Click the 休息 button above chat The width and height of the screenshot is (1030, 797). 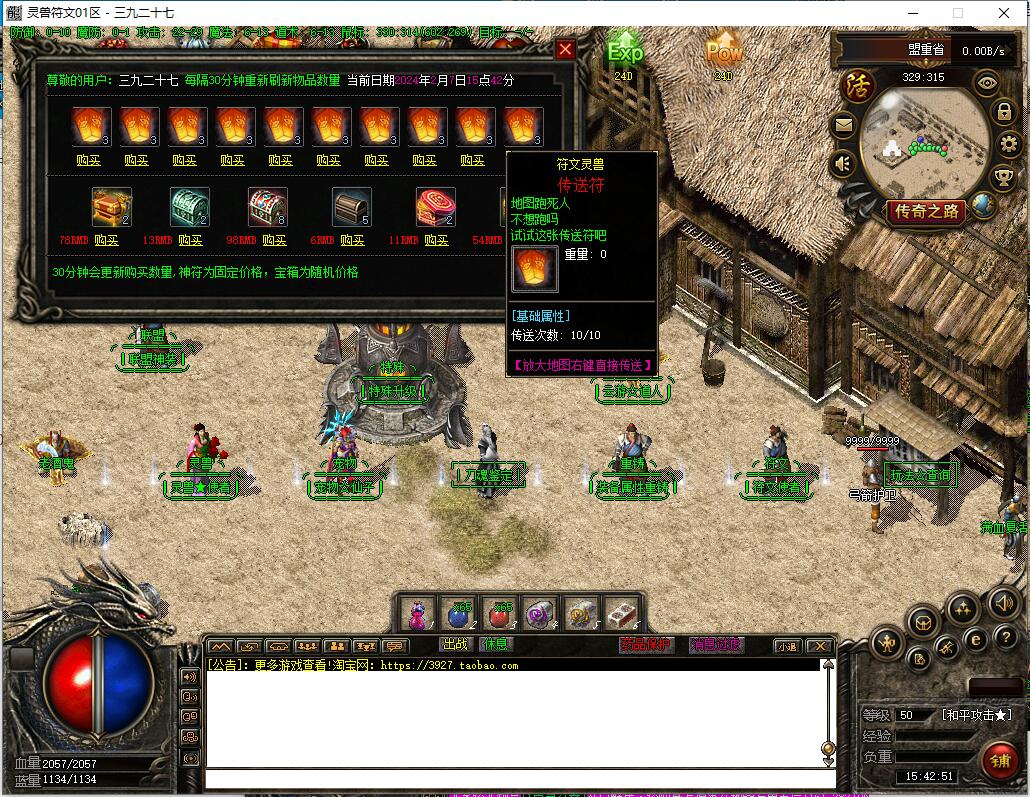pyautogui.click(x=495, y=645)
